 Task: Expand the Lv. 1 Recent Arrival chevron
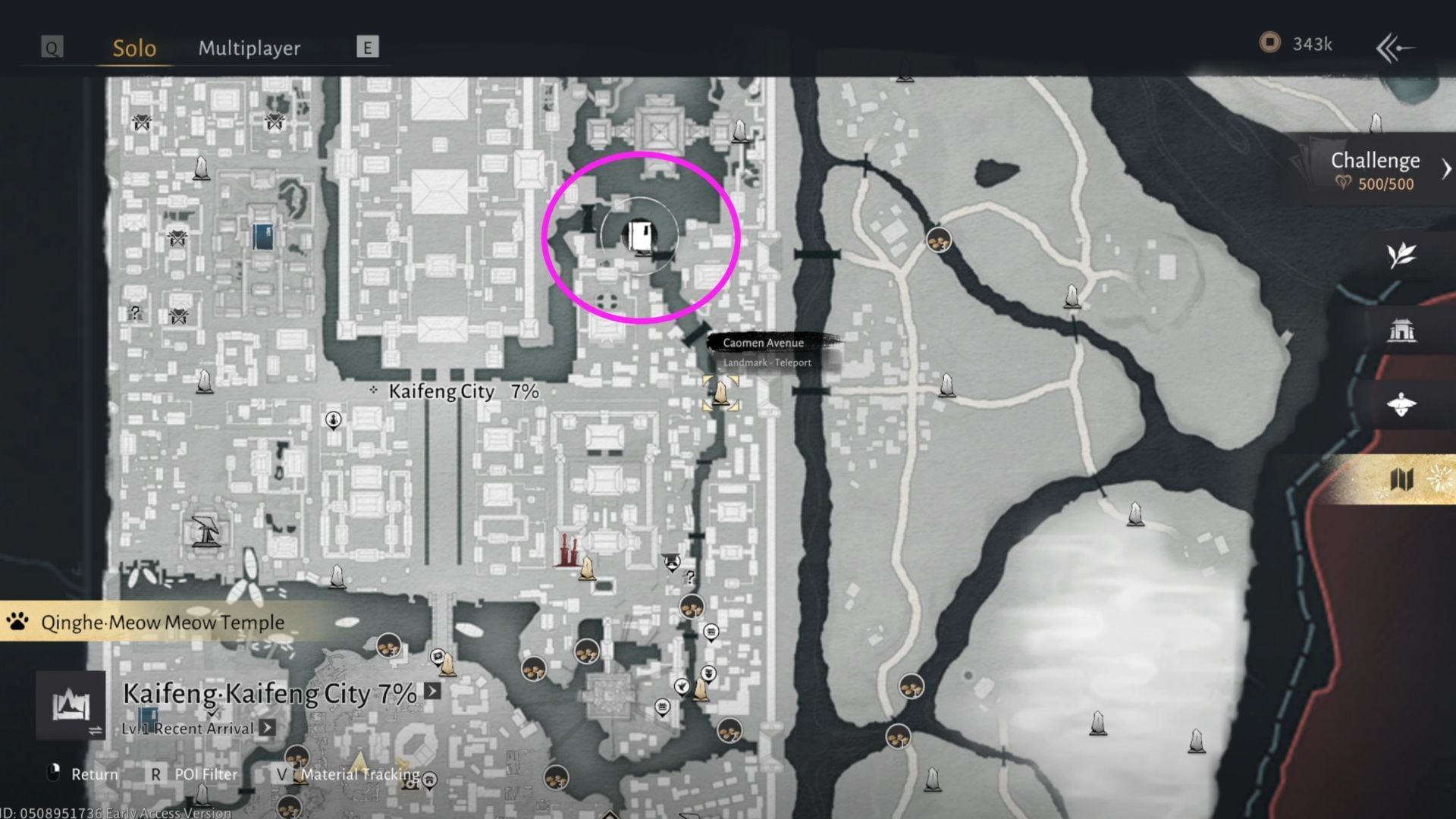pos(267,728)
